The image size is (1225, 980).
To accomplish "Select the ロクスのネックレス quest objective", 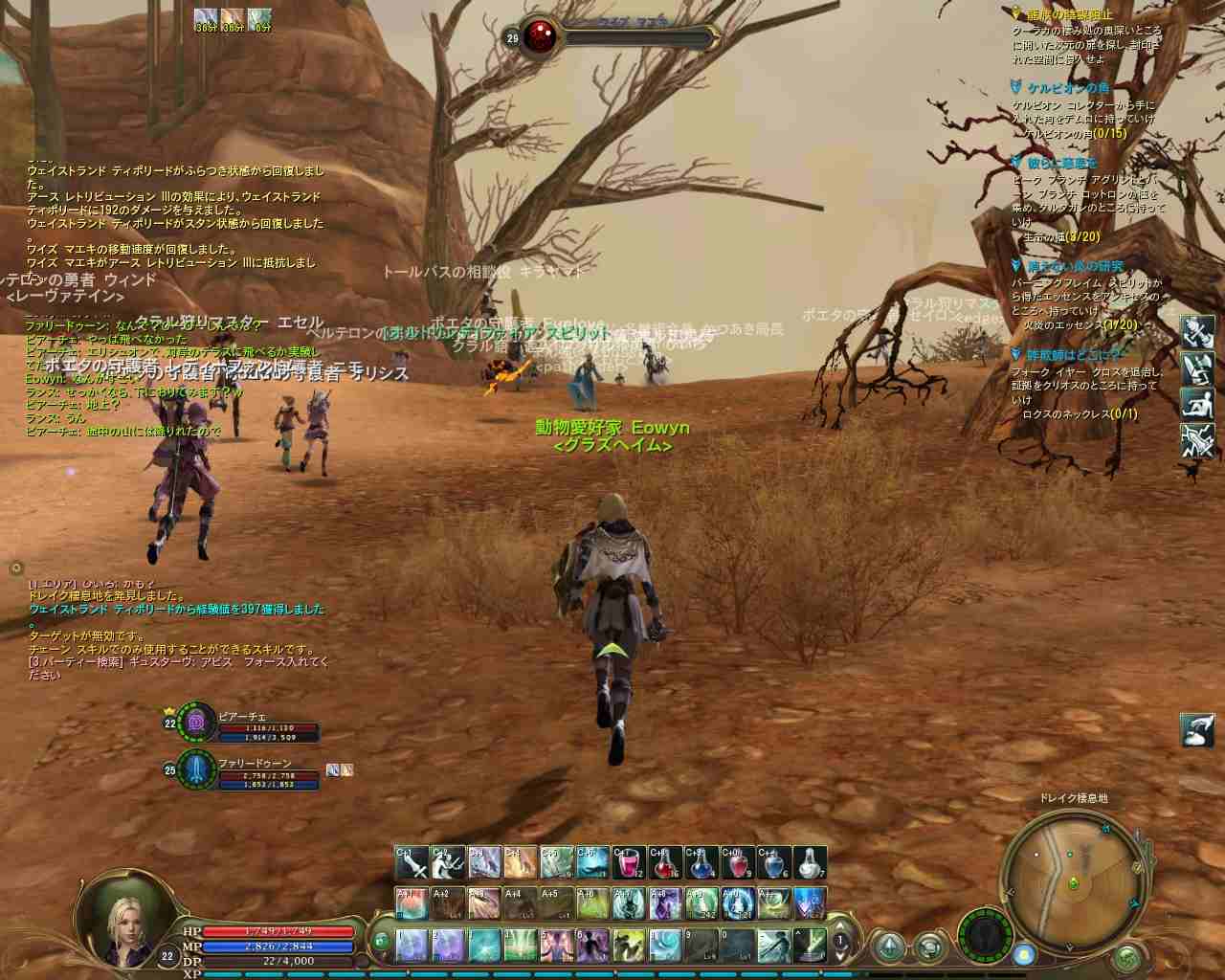I will click(1080, 413).
